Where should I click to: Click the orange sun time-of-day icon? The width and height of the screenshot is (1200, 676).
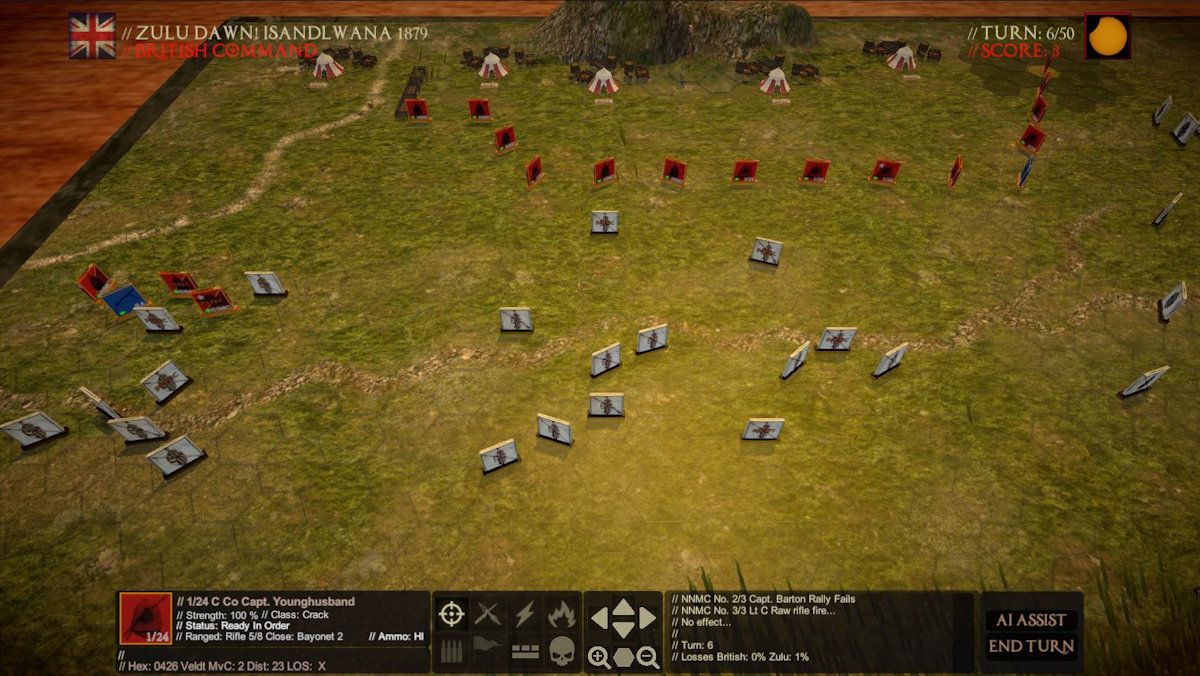(1107, 36)
